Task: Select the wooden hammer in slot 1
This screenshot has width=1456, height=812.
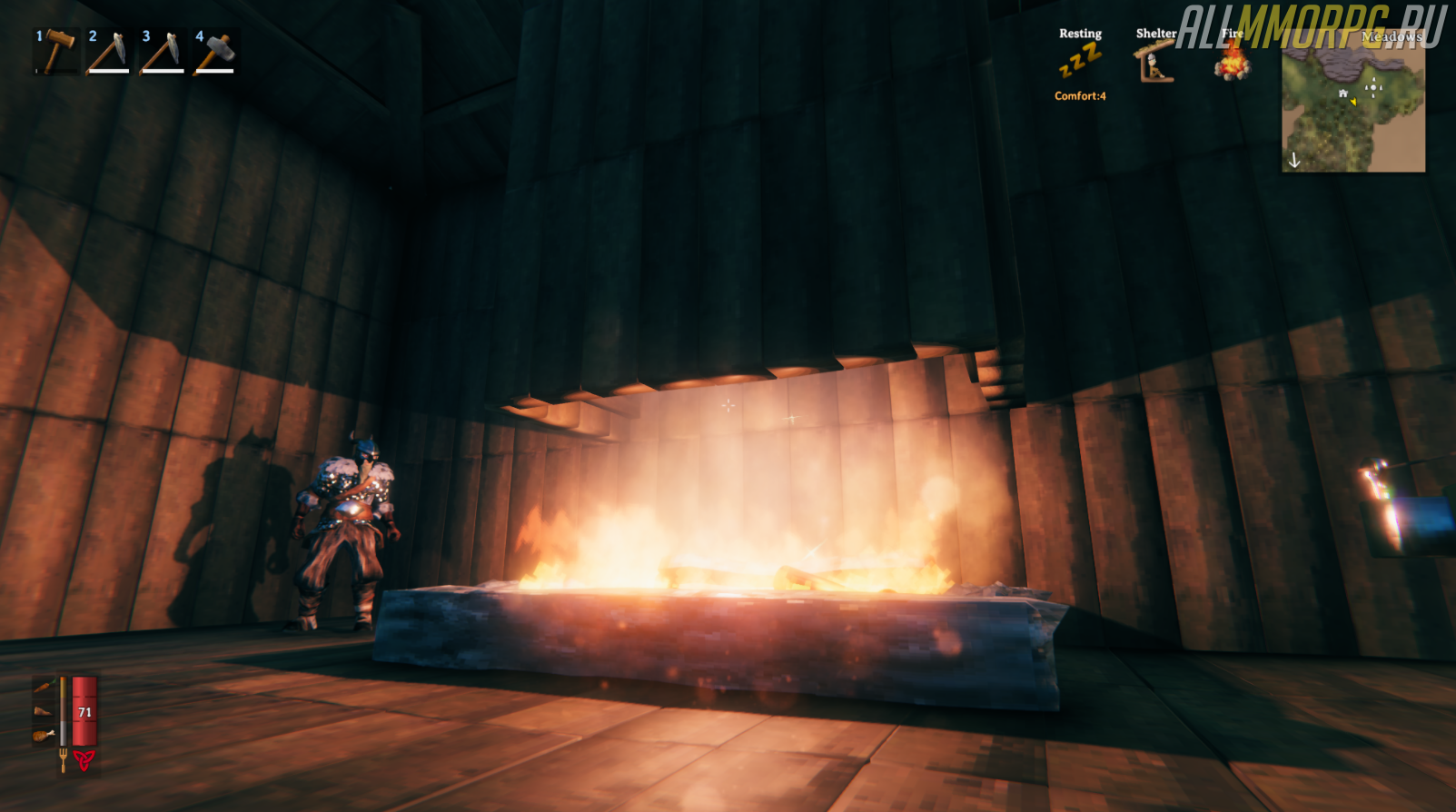Action: coord(56,52)
